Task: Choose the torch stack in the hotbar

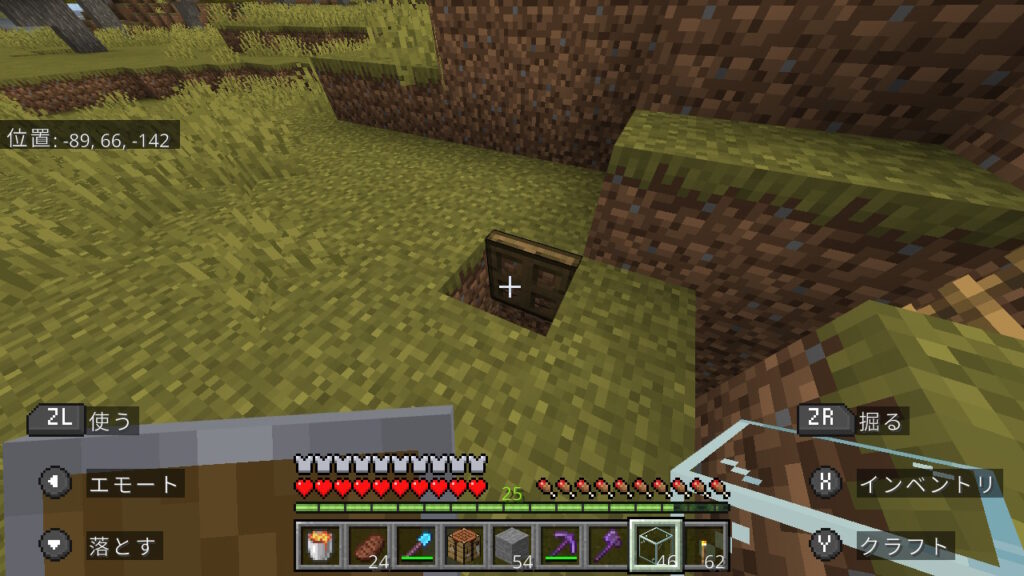Action: [x=706, y=545]
